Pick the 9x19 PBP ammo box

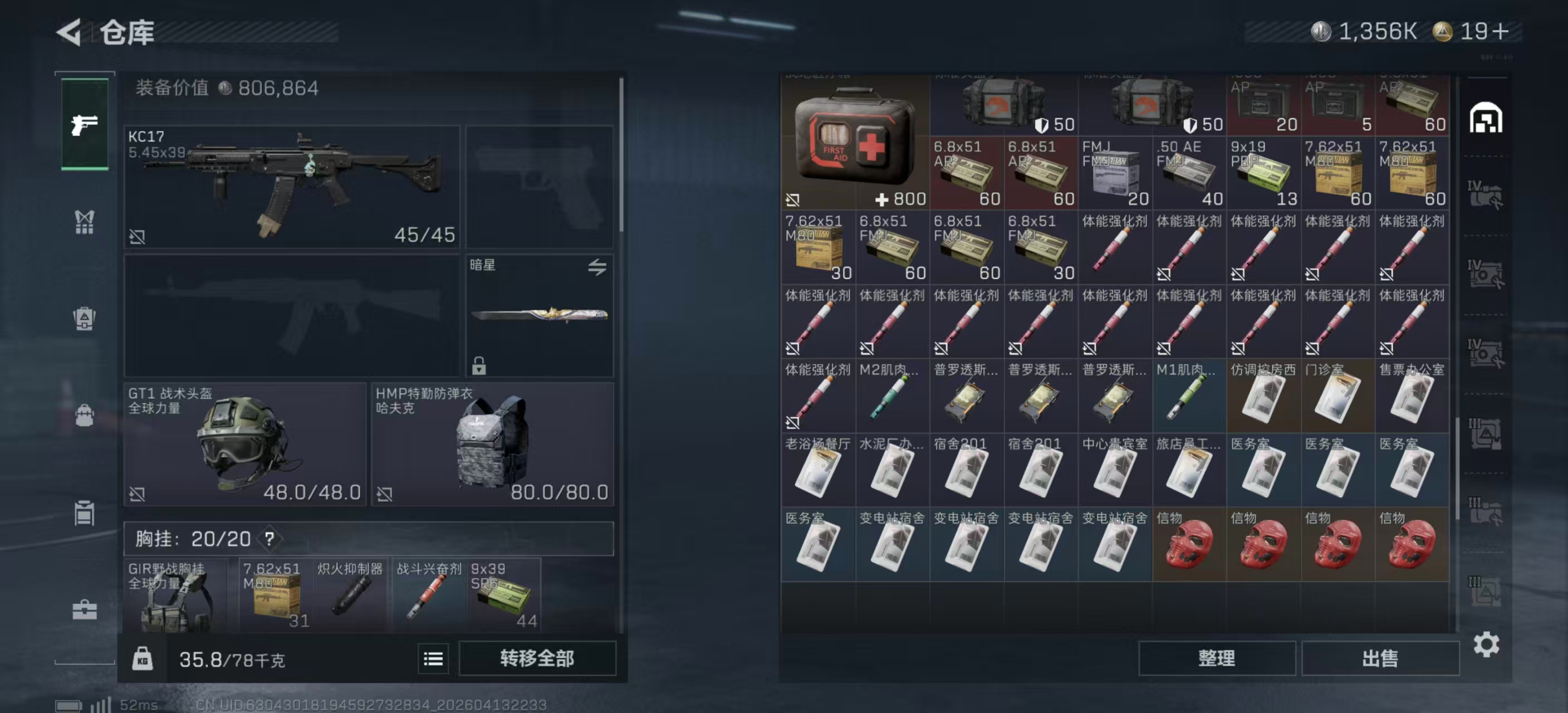click(x=1263, y=173)
